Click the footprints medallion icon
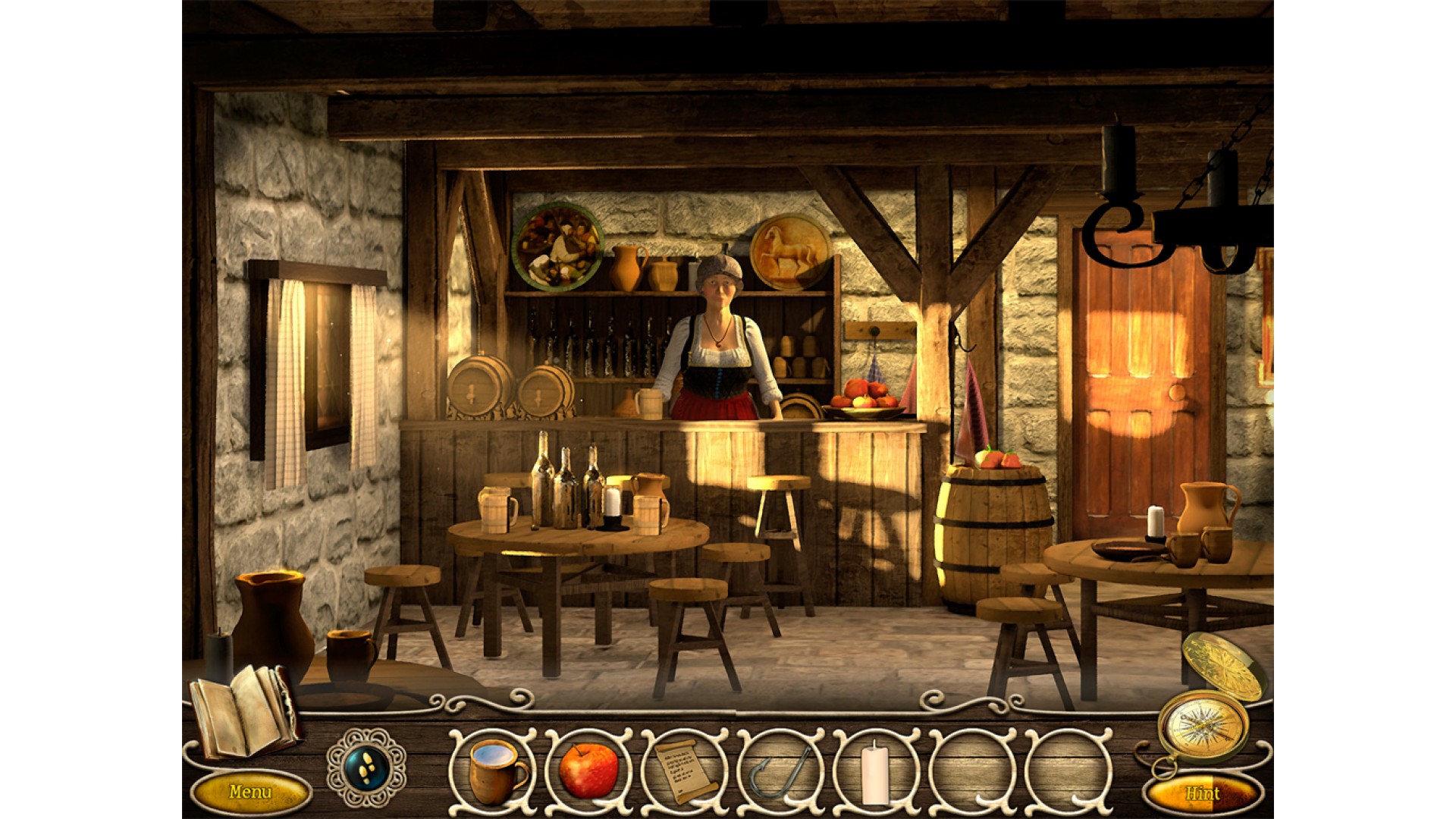The width and height of the screenshot is (1456, 819). pyautogui.click(x=368, y=767)
